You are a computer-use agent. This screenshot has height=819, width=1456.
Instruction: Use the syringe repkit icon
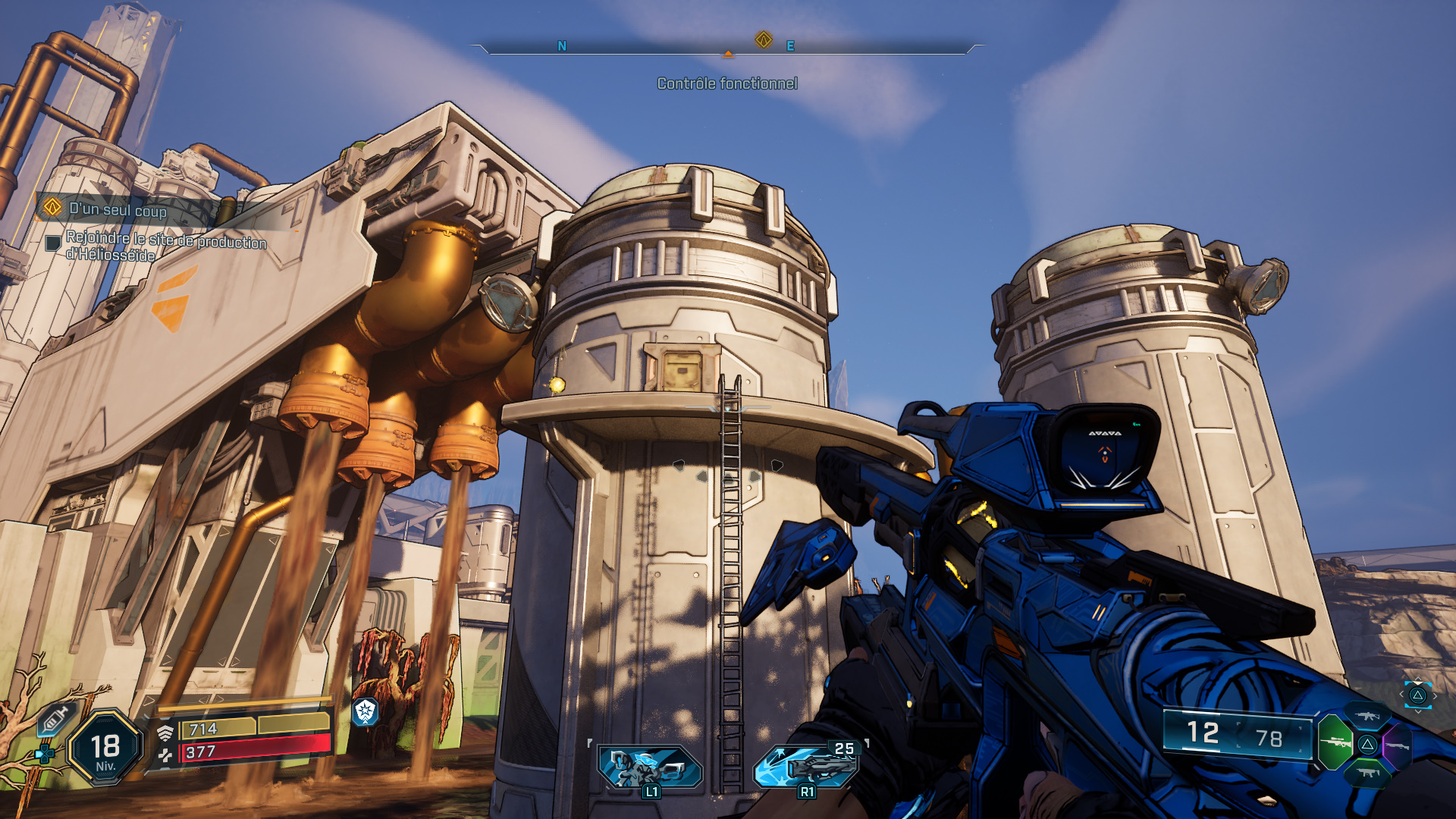pyautogui.click(x=55, y=718)
